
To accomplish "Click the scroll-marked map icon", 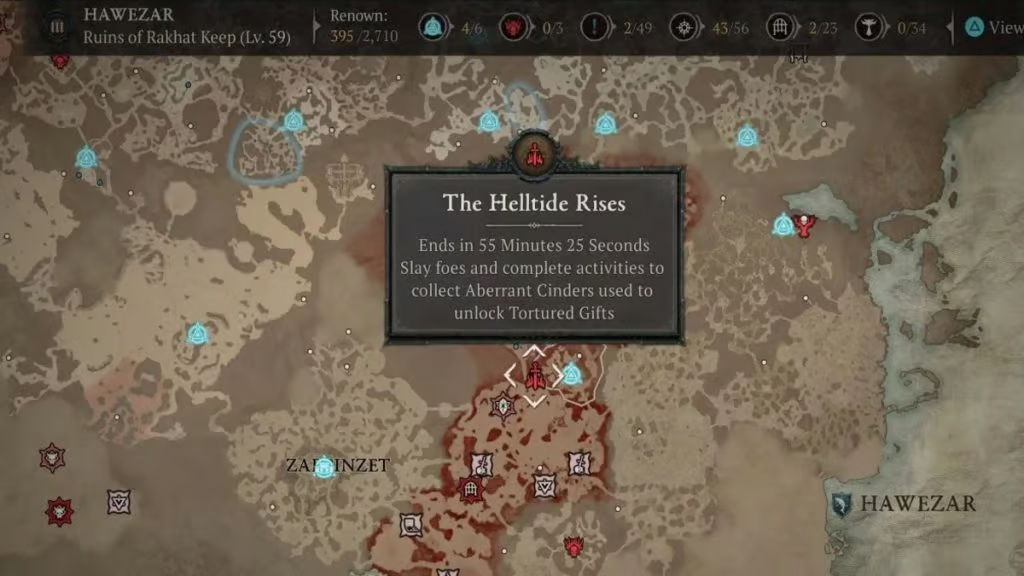I will 410,524.
